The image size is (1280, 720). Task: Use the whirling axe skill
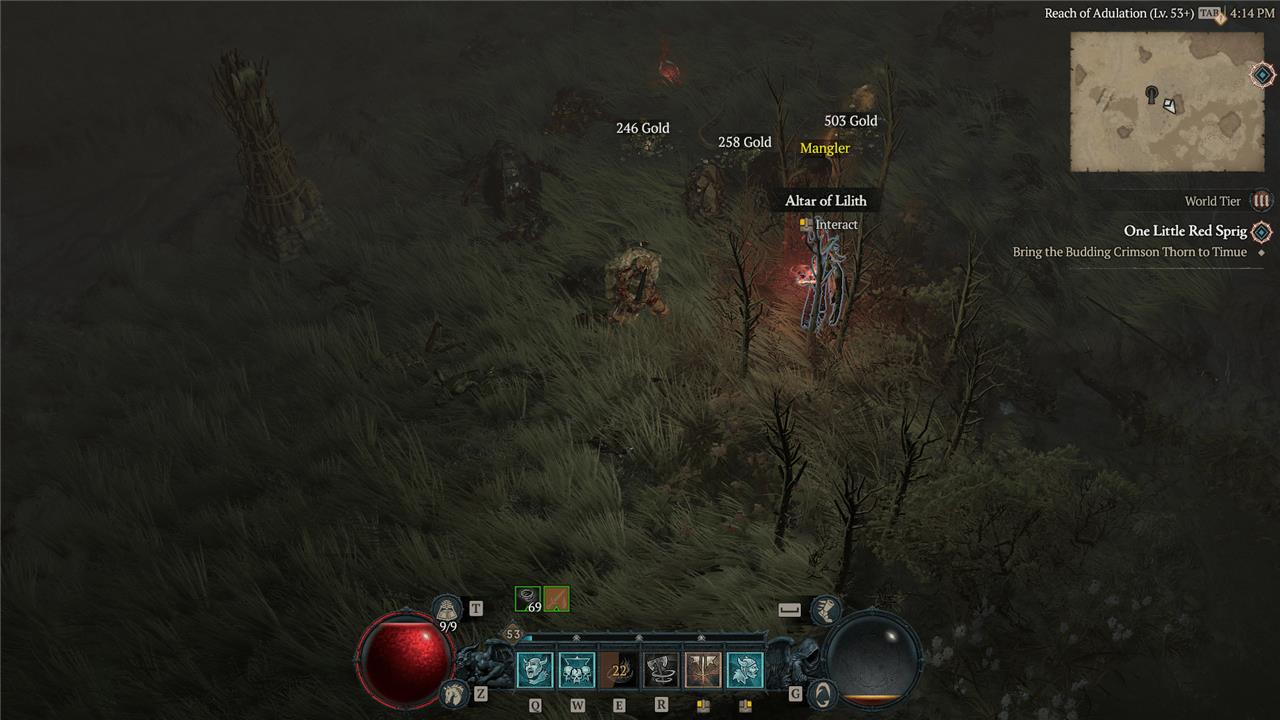click(x=661, y=670)
